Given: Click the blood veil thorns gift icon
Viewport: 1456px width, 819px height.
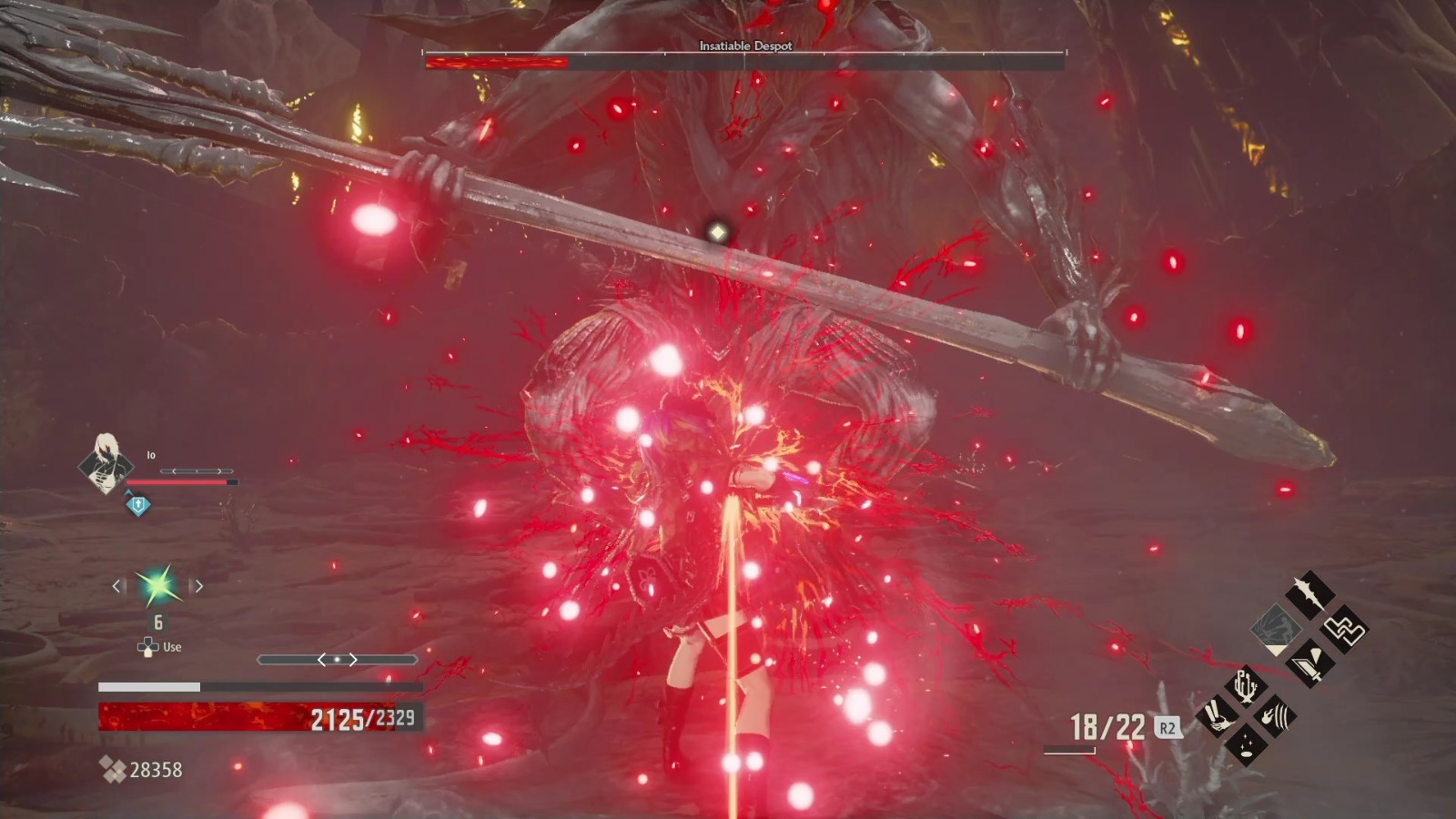Looking at the screenshot, I should click(1244, 688).
